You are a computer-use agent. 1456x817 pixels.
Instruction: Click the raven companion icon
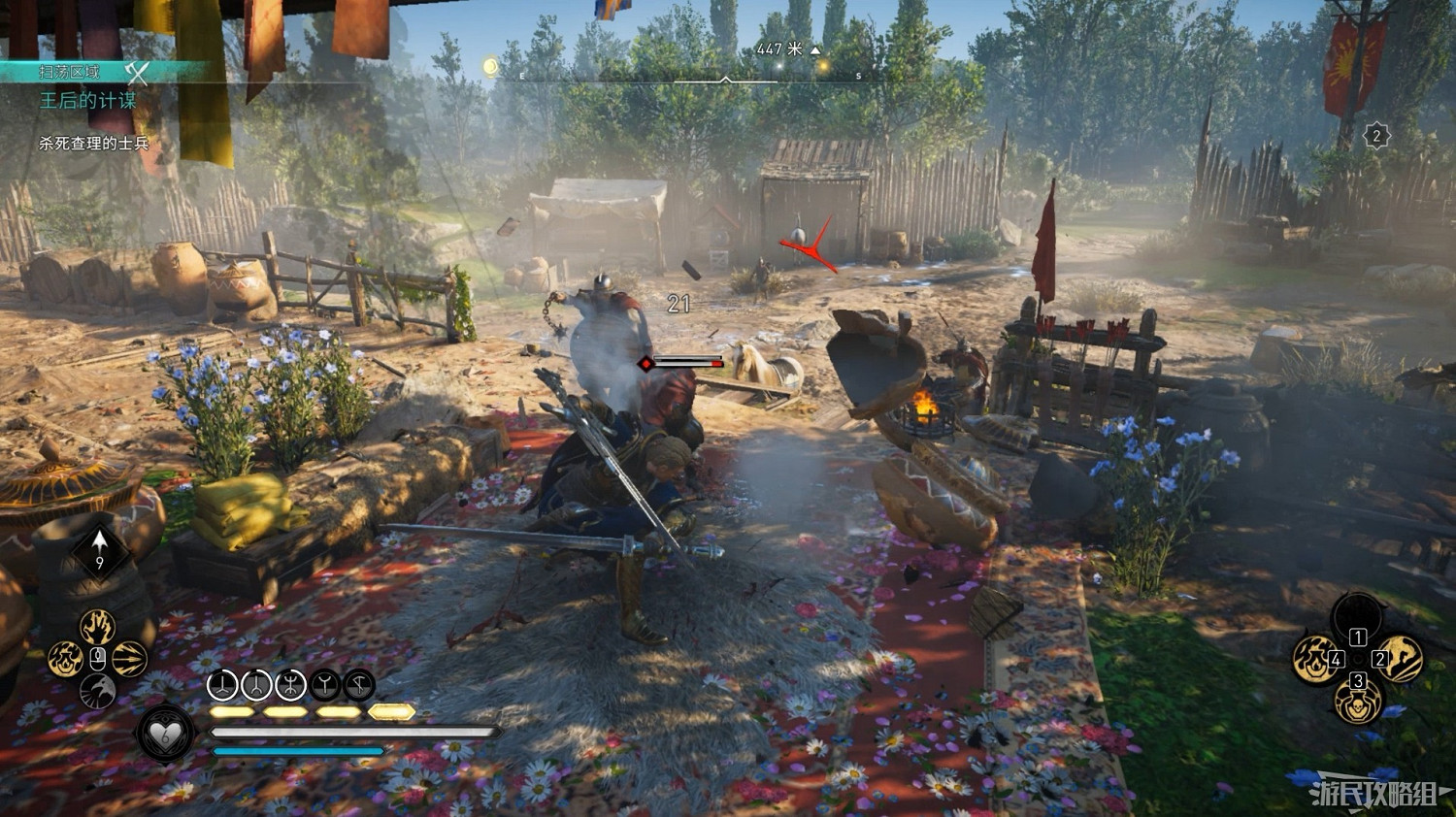pyautogui.click(x=97, y=691)
